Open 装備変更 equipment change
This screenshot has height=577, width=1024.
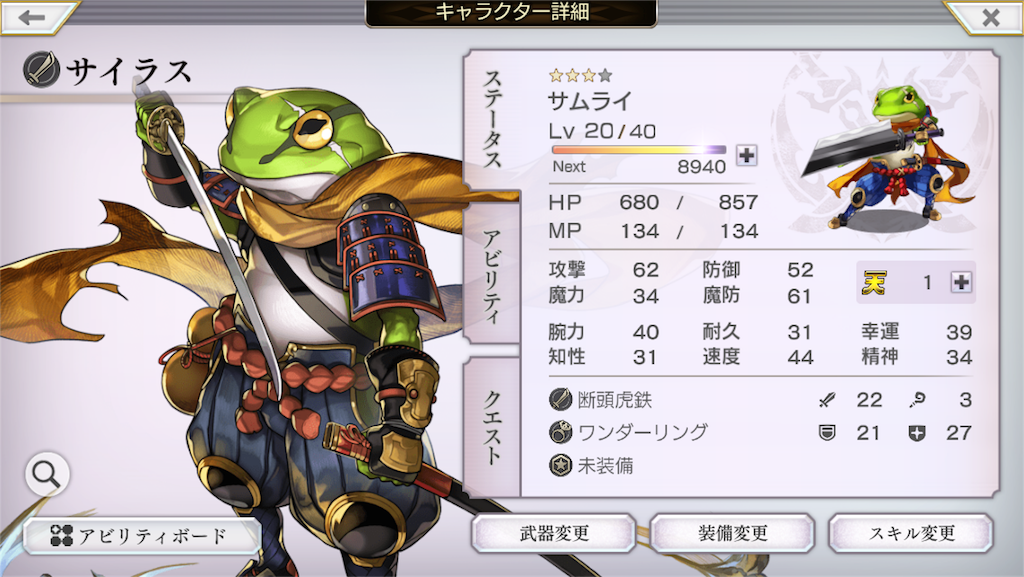point(731,533)
